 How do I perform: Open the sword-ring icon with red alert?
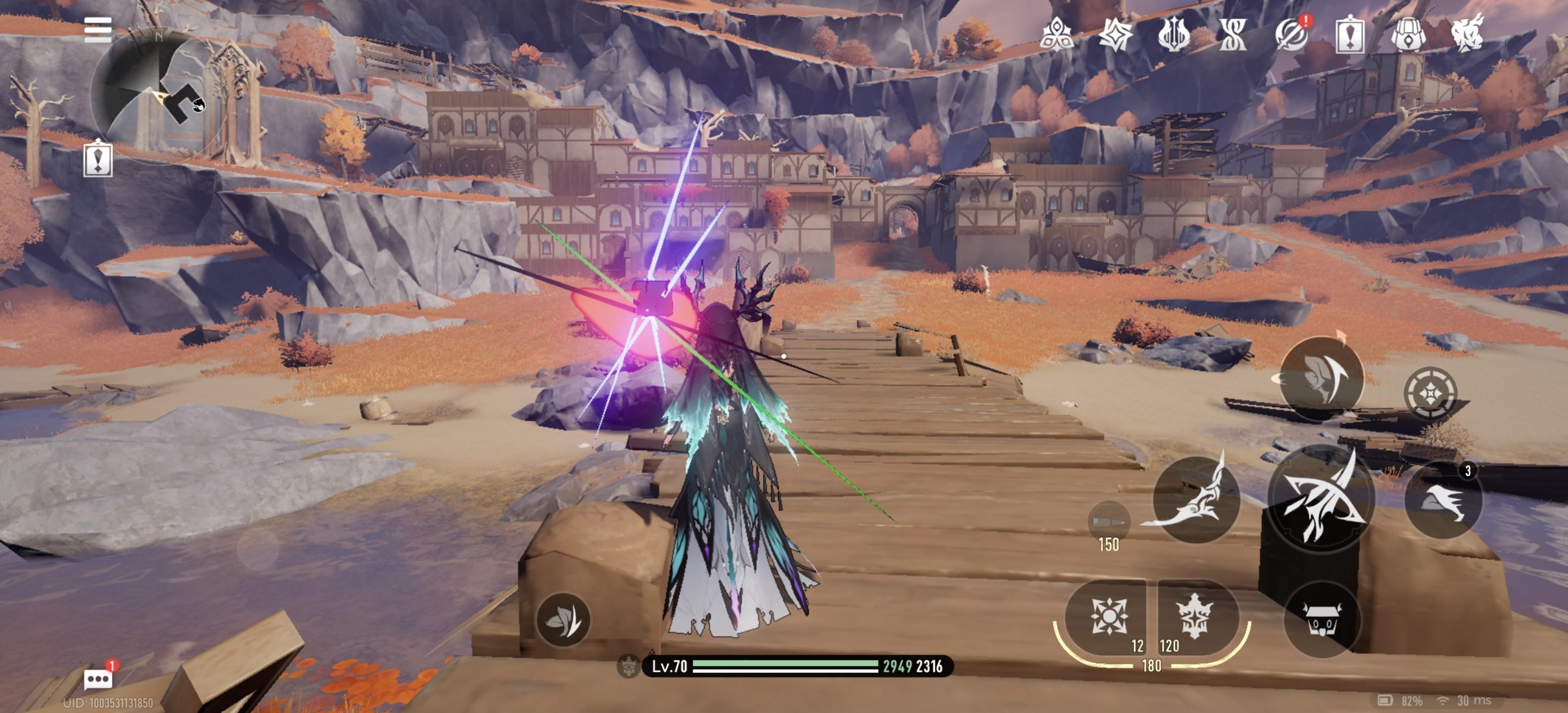point(1291,34)
